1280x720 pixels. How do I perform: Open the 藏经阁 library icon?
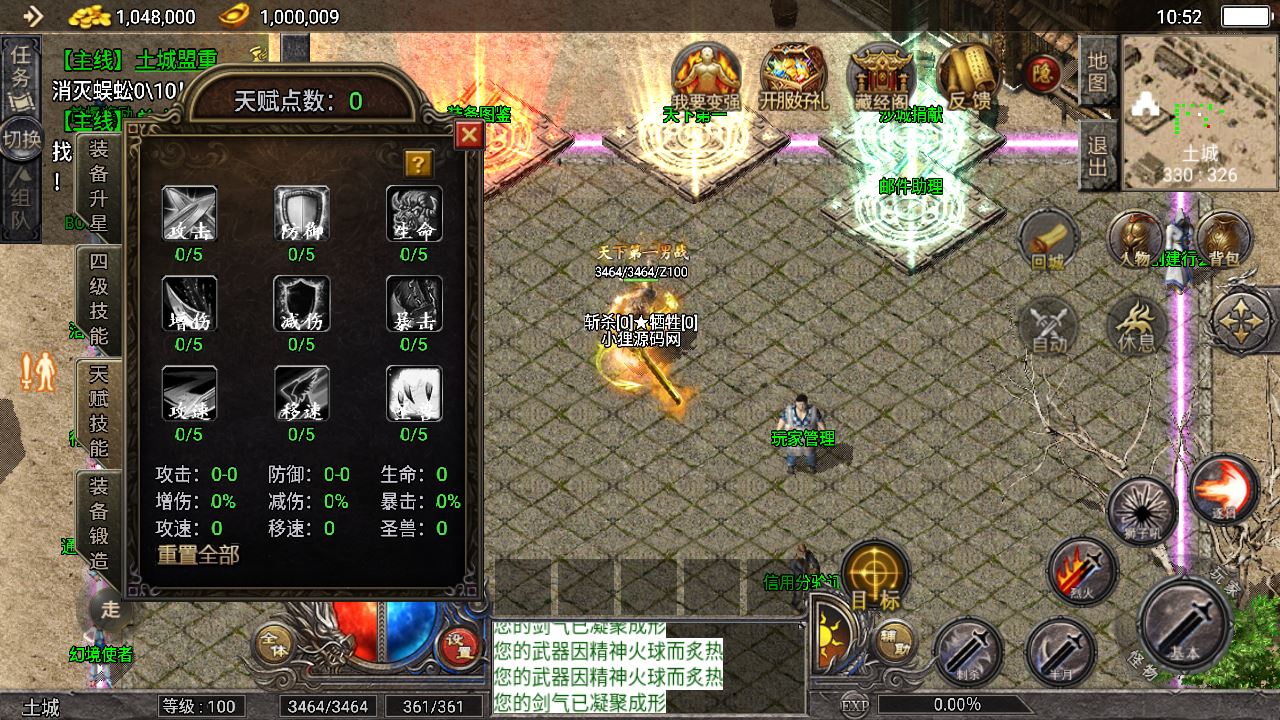coord(881,75)
